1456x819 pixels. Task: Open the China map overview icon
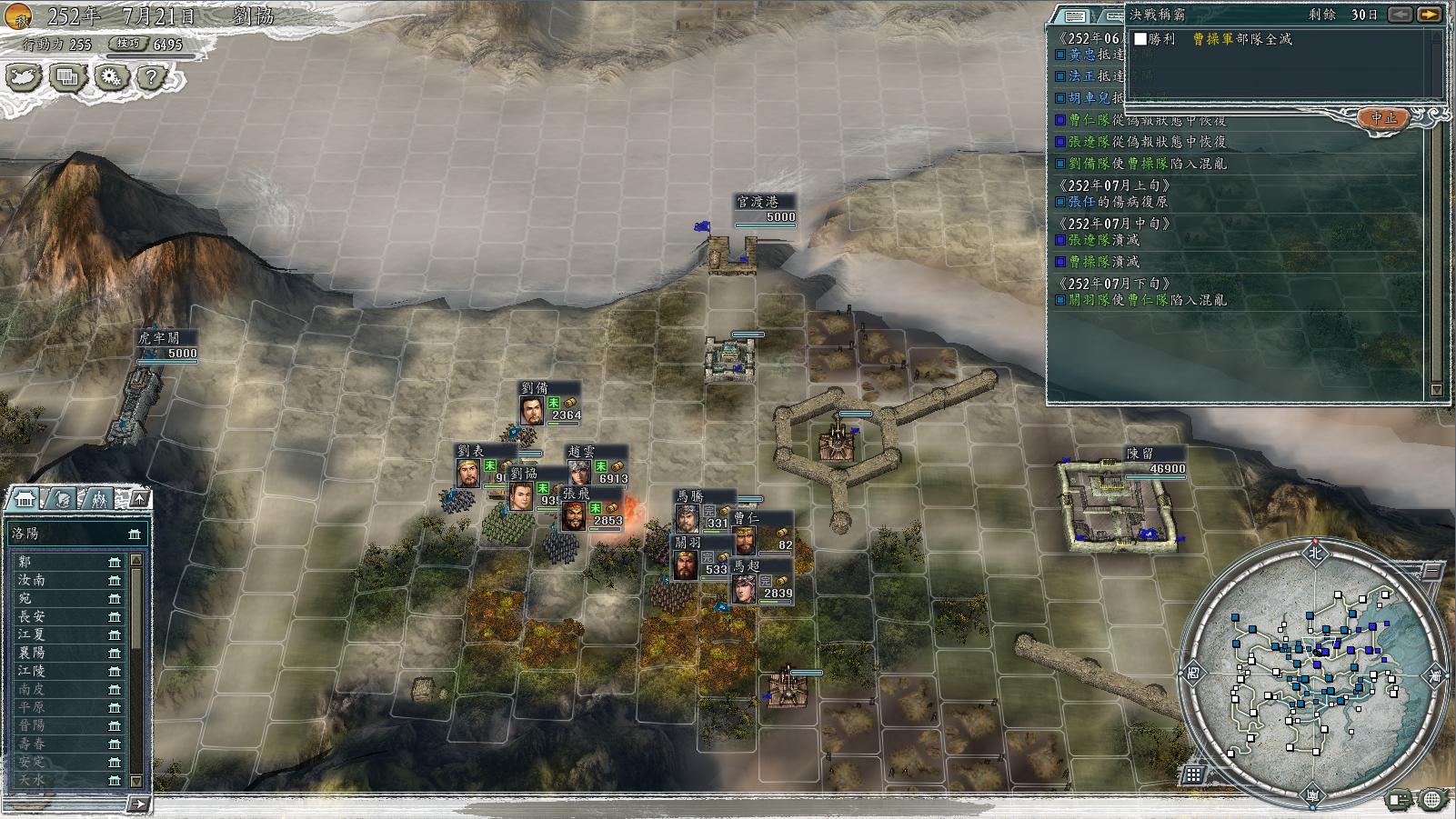(x=22, y=77)
